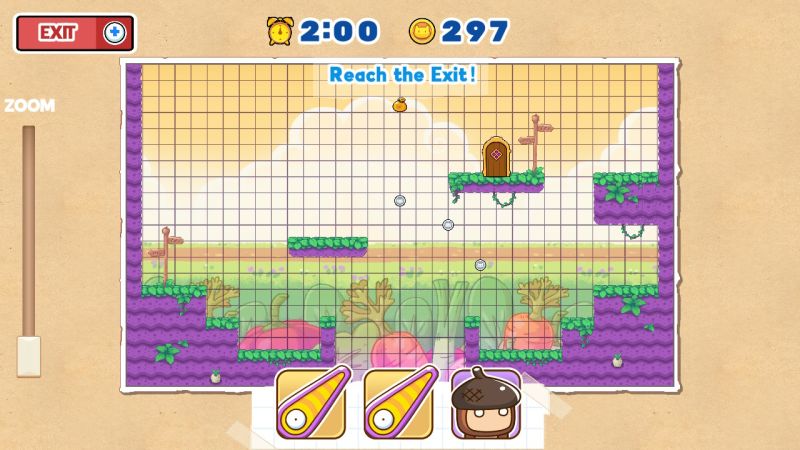
Task: Select the acorn character card
Action: 484,404
